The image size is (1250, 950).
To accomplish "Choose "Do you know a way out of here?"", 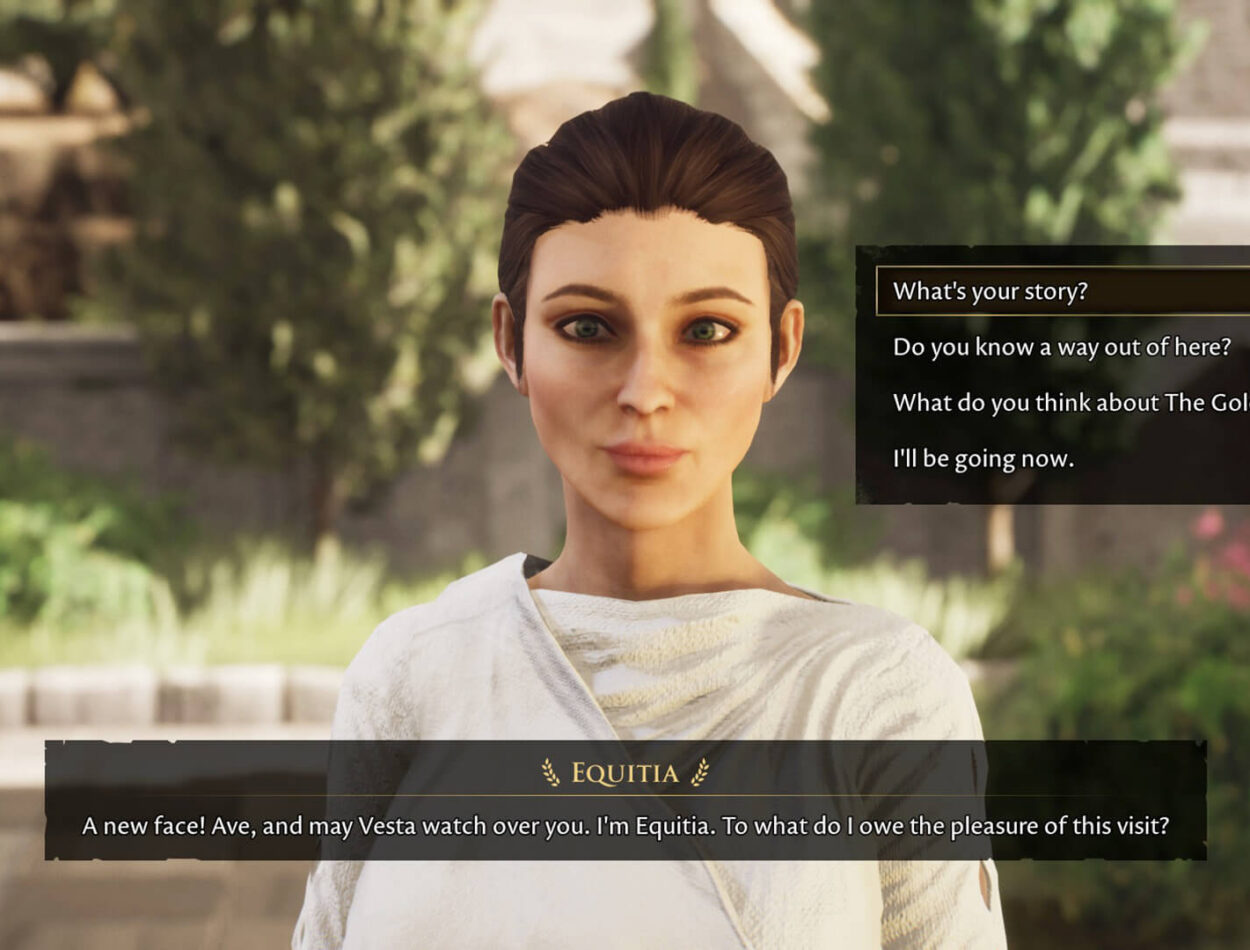I will (x=1060, y=347).
